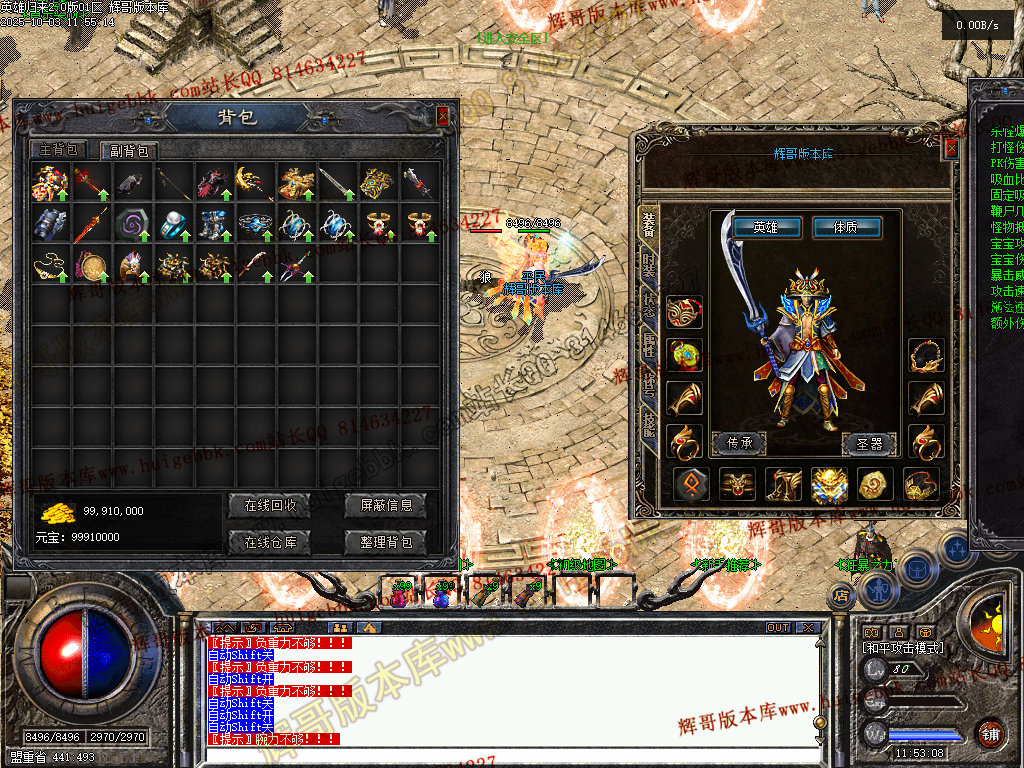Switch to the 属性 attributes tab
This screenshot has height=768, width=1024.
649,349
